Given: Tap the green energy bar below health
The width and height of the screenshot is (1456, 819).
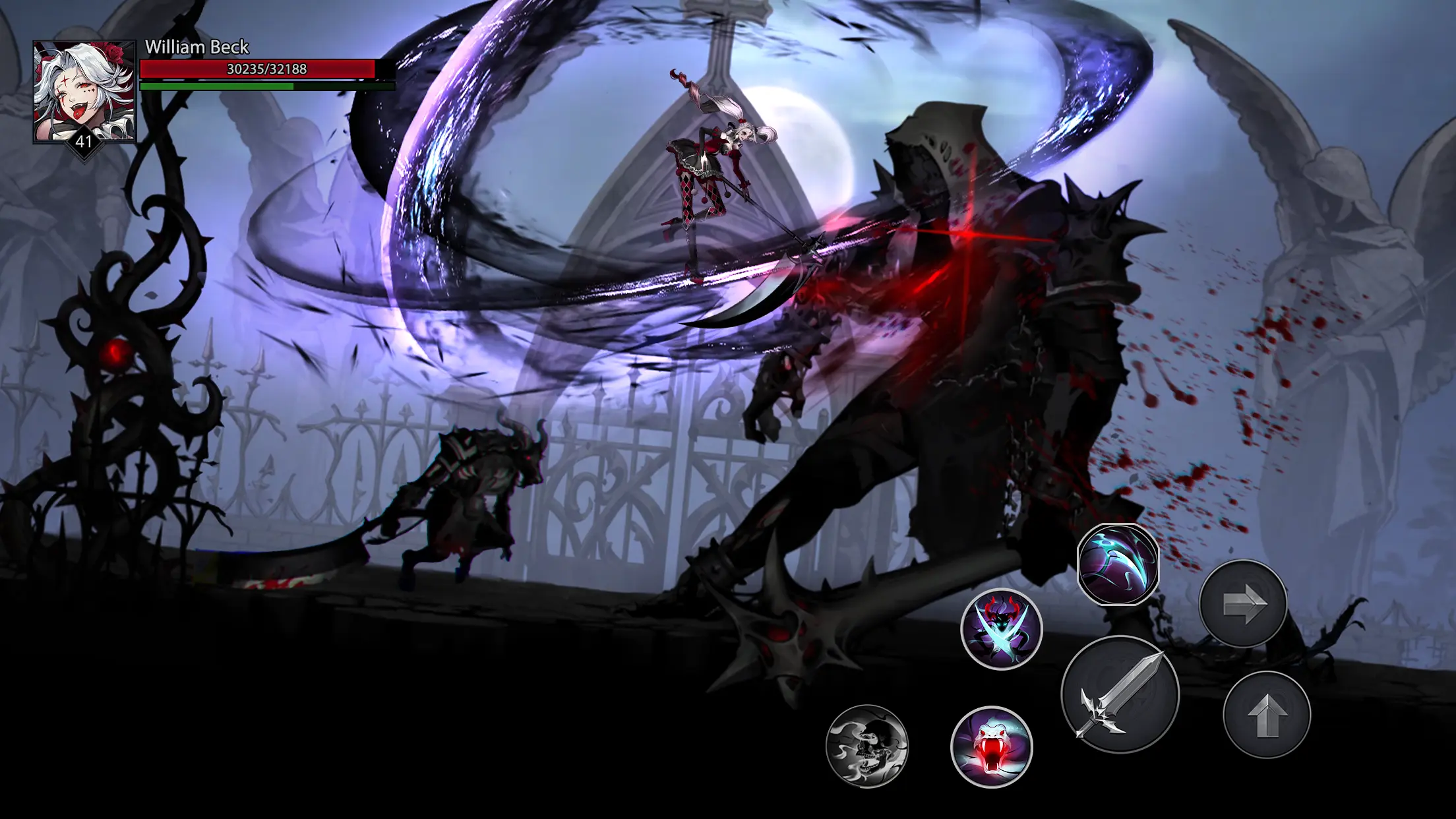Looking at the screenshot, I should pyautogui.click(x=257, y=86).
